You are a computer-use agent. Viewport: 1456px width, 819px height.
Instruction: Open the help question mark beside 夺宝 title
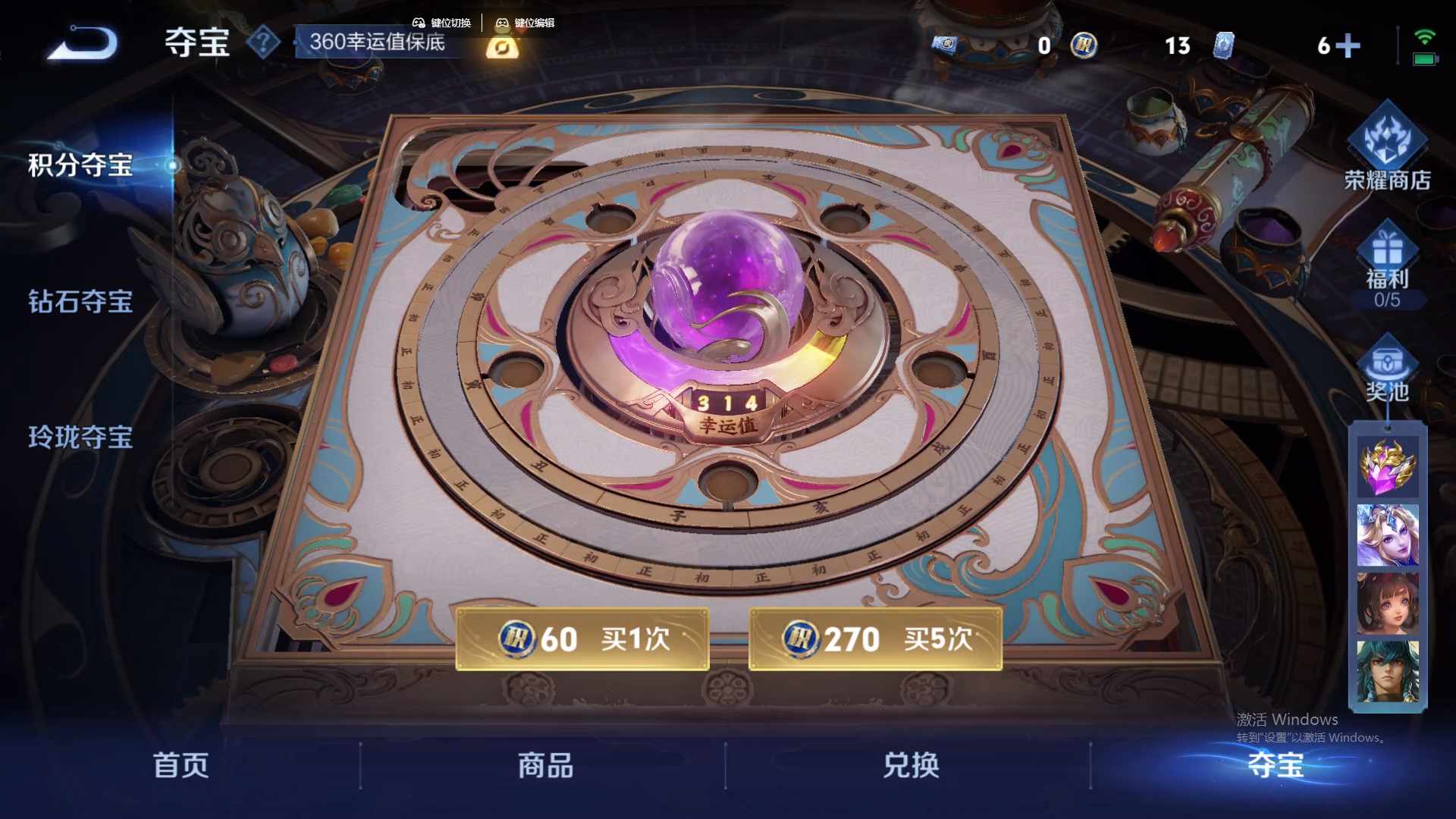pos(262,43)
